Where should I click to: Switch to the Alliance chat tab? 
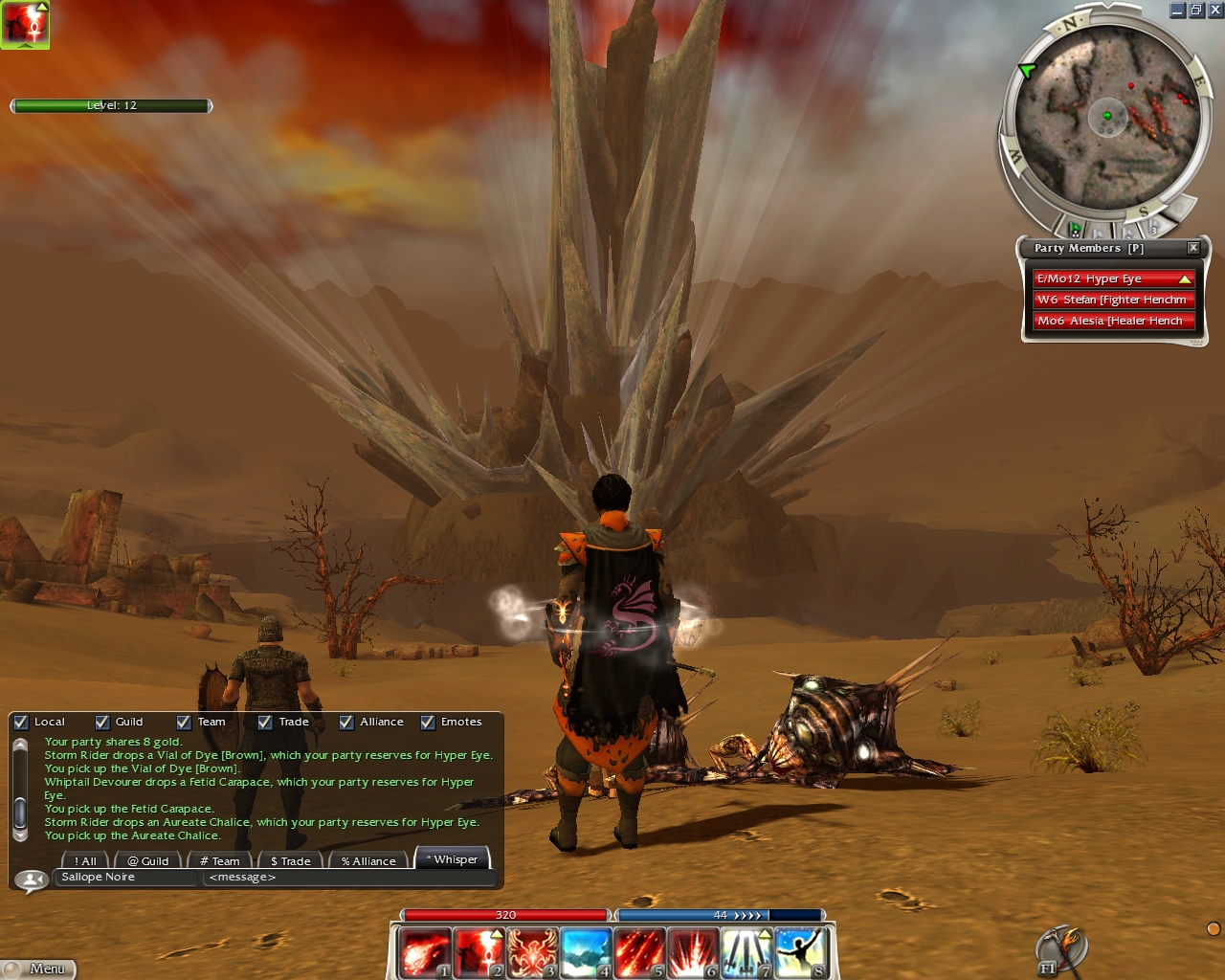click(x=368, y=861)
